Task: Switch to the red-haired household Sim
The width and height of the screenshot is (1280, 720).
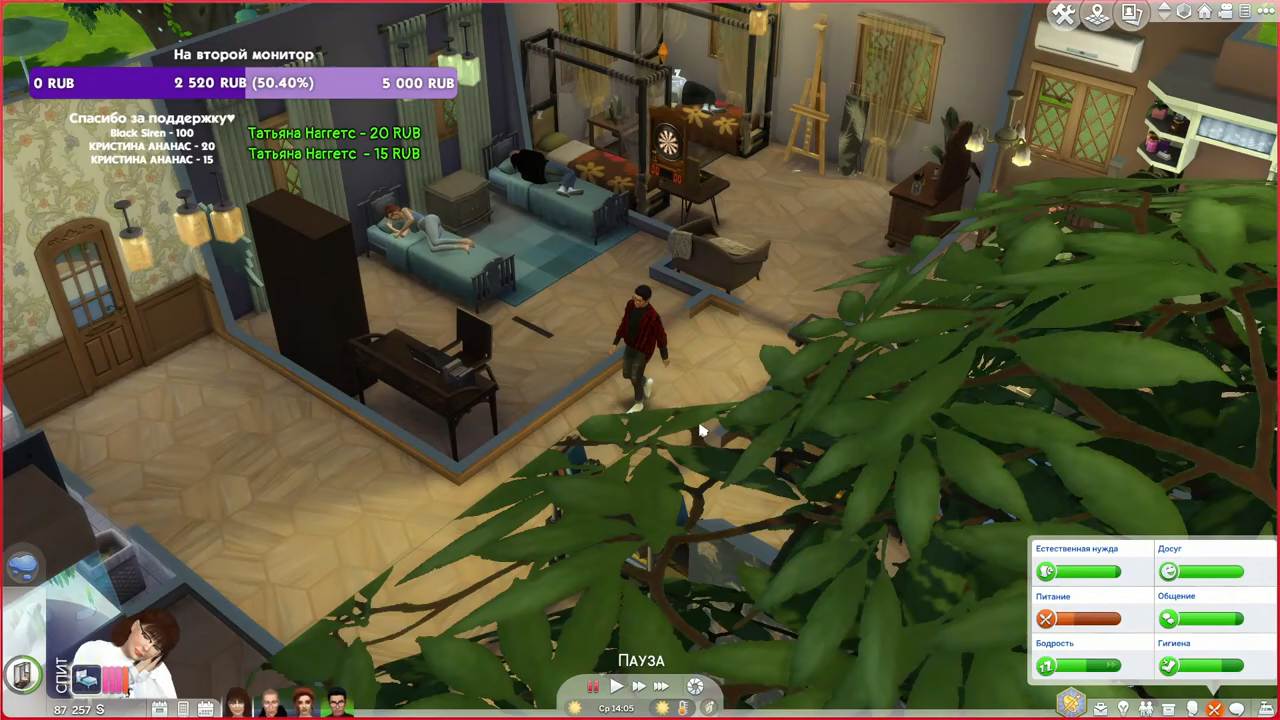Action: 304,703
